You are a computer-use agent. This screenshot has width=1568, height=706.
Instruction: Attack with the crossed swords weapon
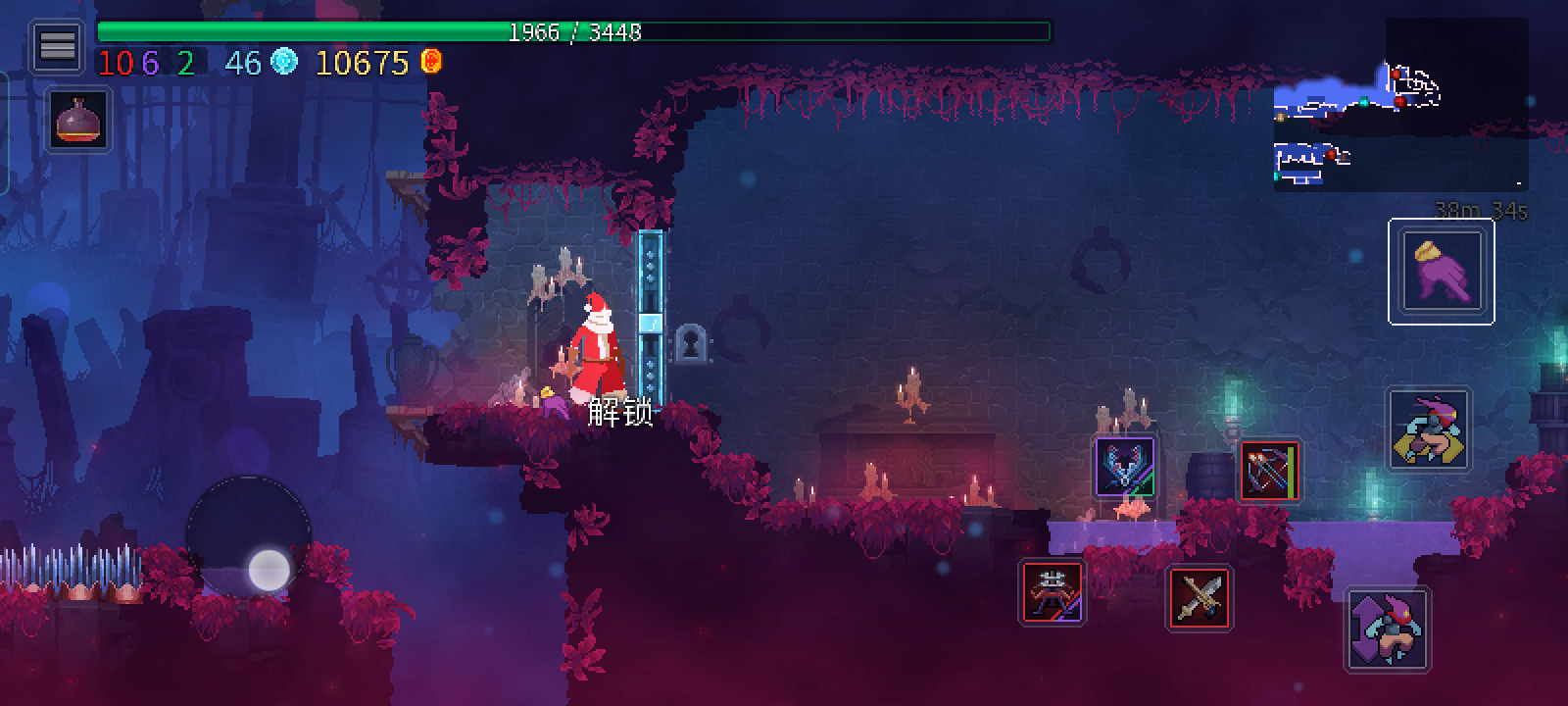(1200, 597)
